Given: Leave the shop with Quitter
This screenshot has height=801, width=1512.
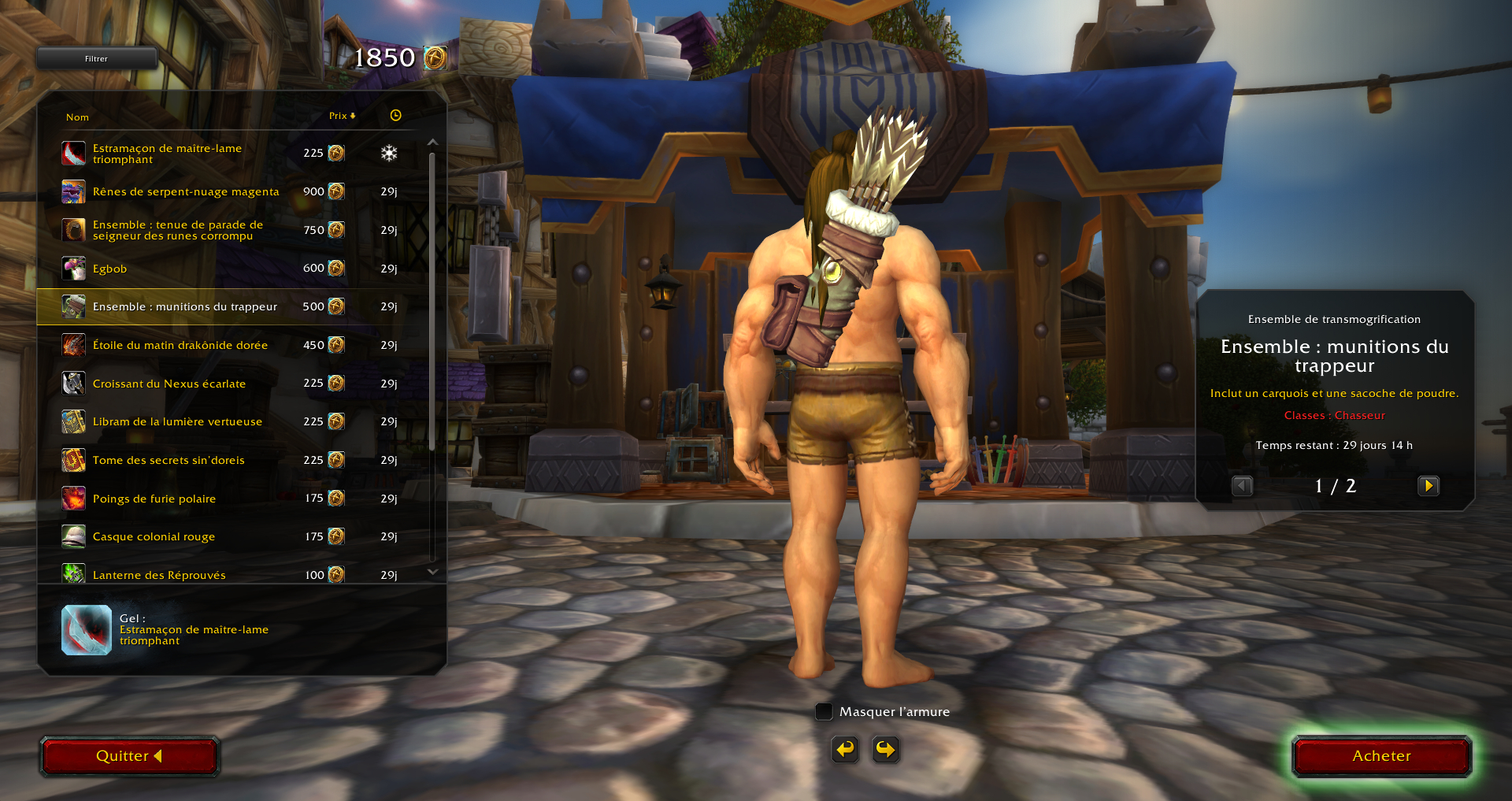Looking at the screenshot, I should click(129, 756).
